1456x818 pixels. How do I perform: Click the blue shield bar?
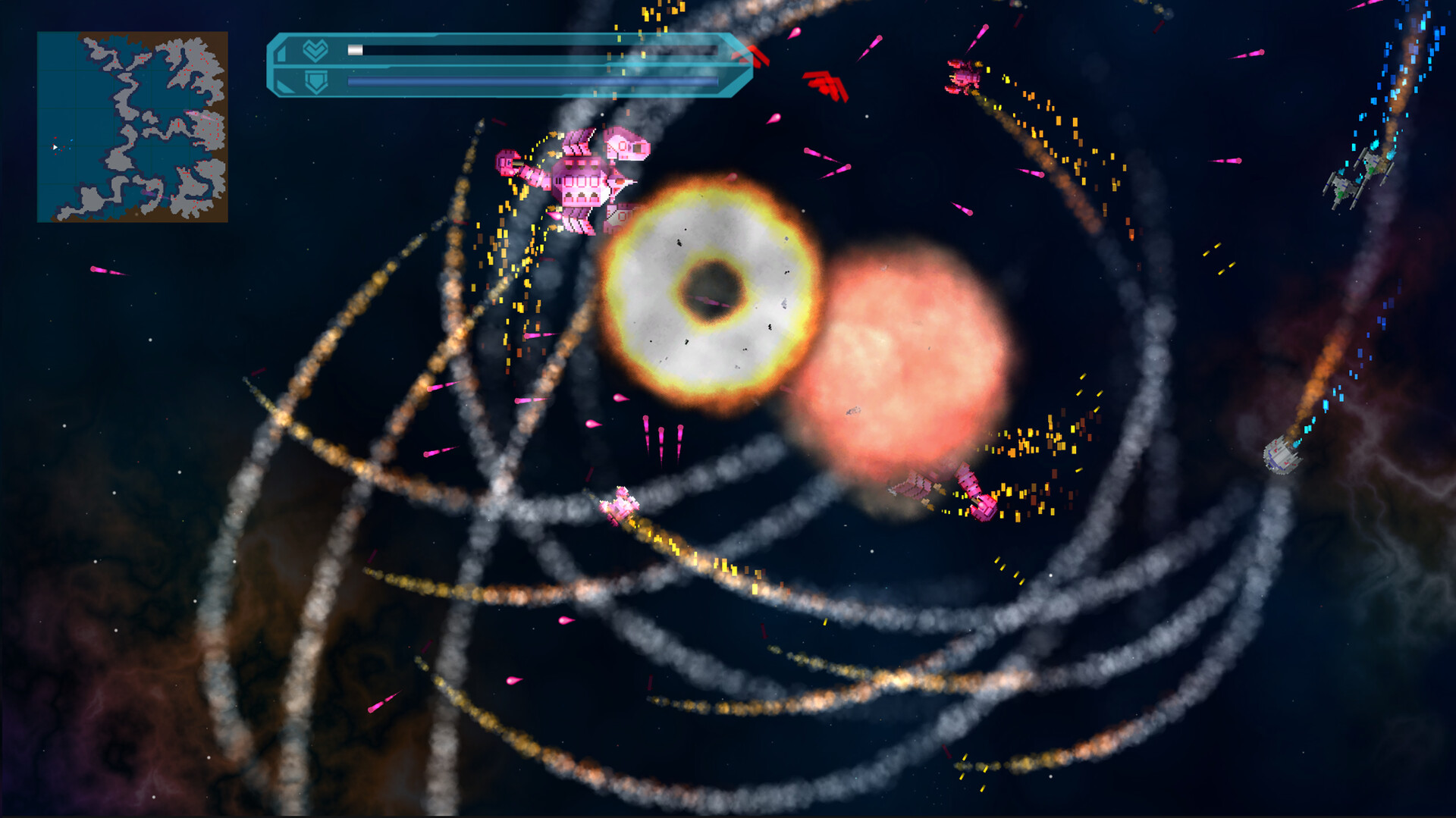(x=531, y=80)
